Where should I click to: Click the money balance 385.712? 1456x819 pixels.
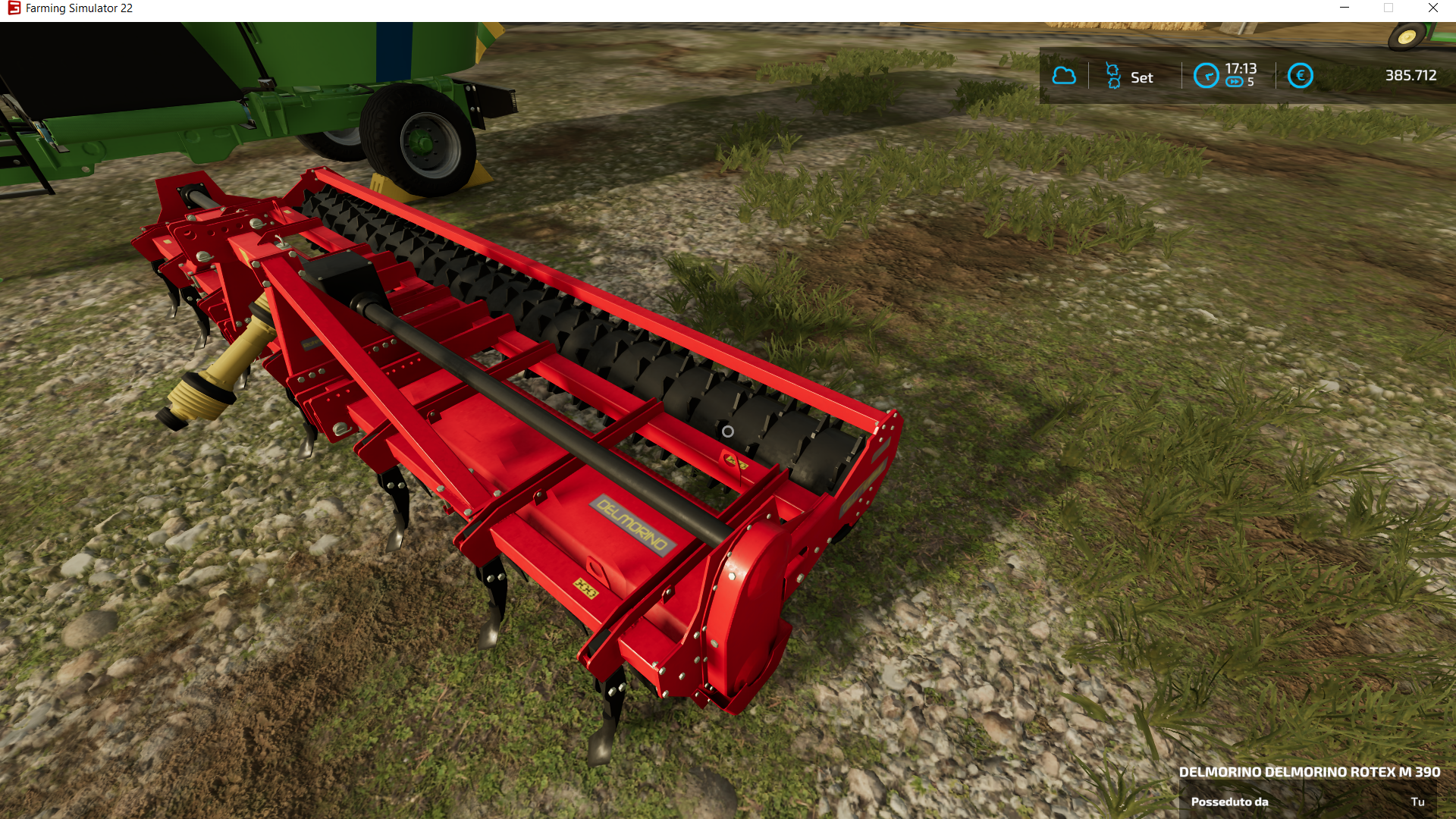tap(1410, 75)
